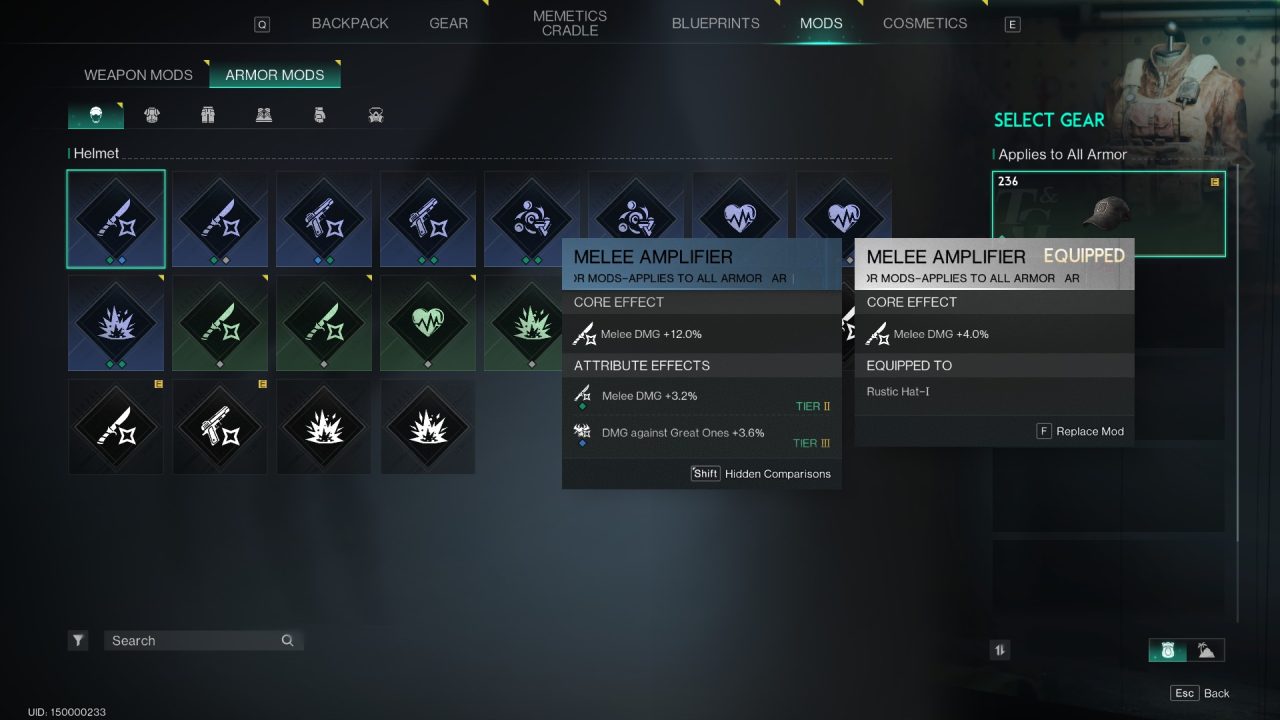Click the sort order icon near the bottom
Viewport: 1280px width, 720px height.
(1000, 649)
